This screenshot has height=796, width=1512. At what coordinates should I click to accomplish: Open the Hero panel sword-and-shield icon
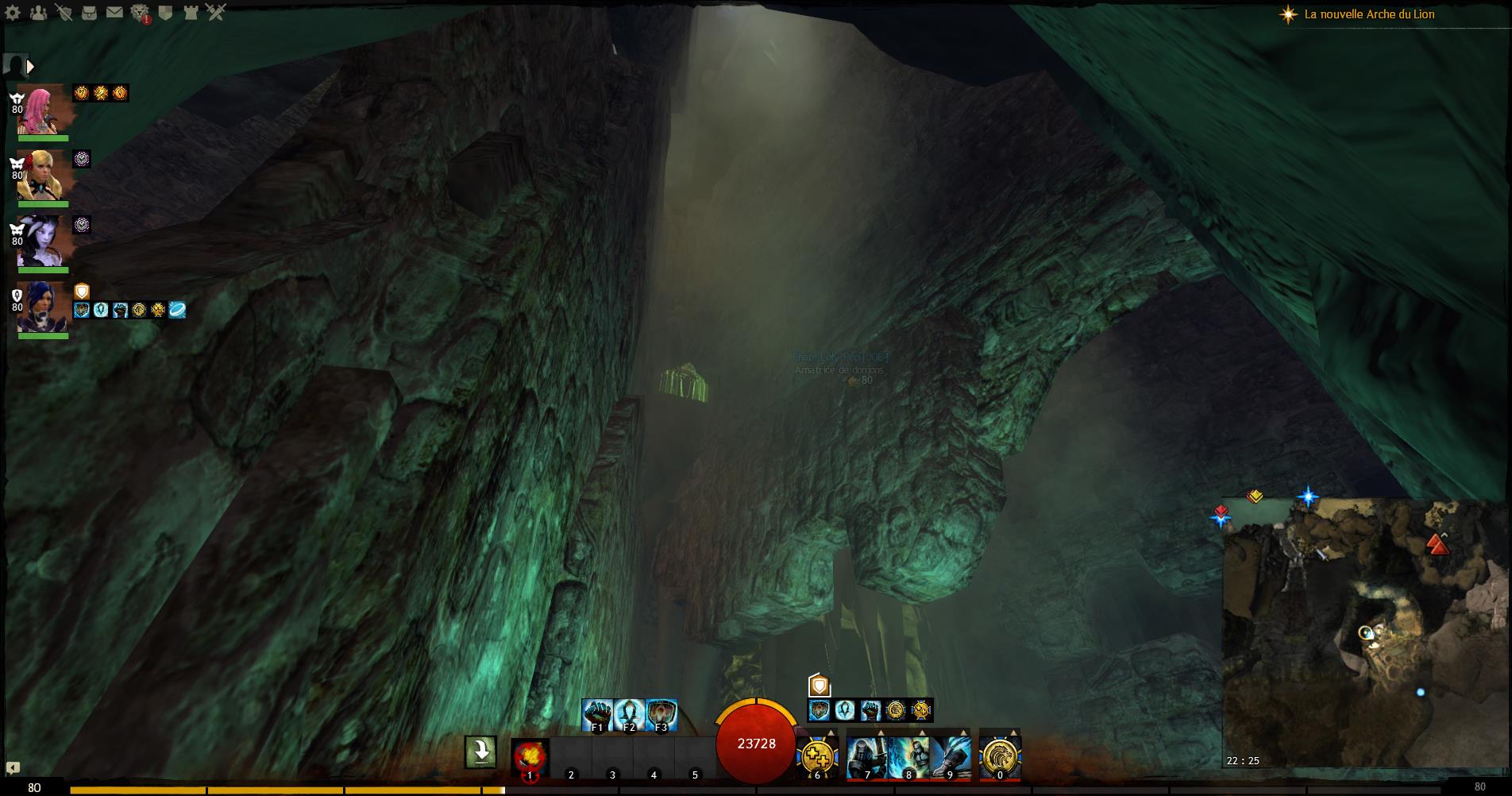pyautogui.click(x=64, y=13)
